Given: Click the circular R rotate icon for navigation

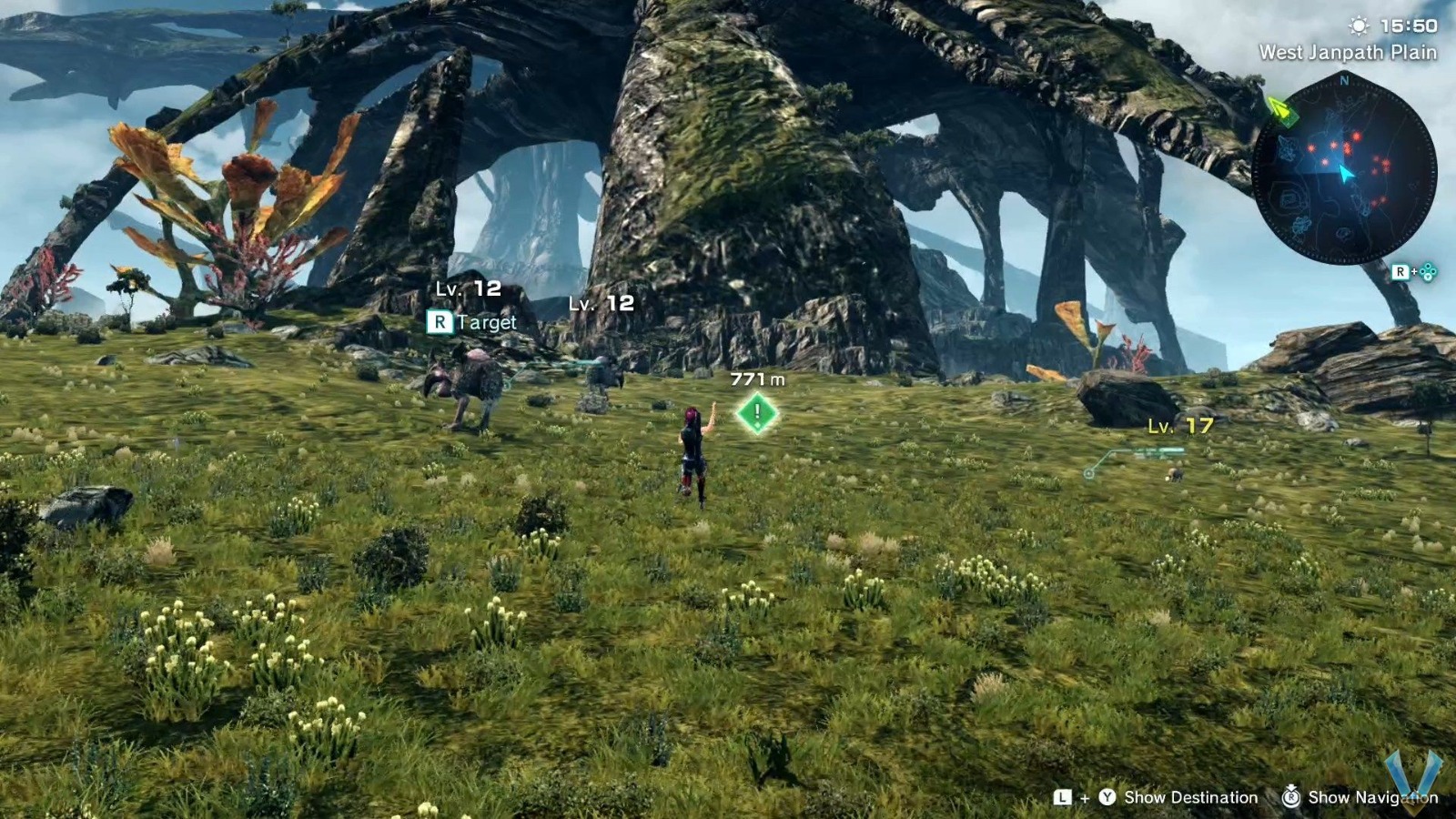Looking at the screenshot, I should pos(1291,798).
